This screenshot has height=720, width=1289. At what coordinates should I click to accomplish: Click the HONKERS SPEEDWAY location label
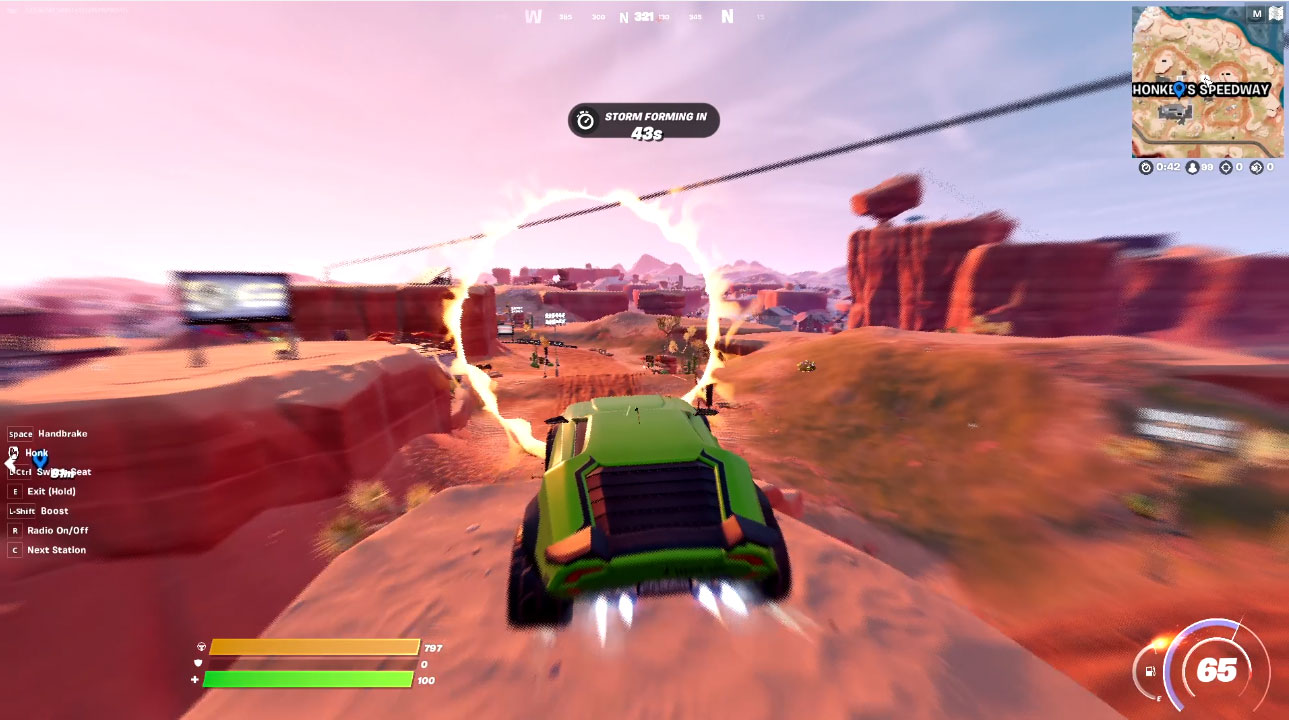(1203, 90)
